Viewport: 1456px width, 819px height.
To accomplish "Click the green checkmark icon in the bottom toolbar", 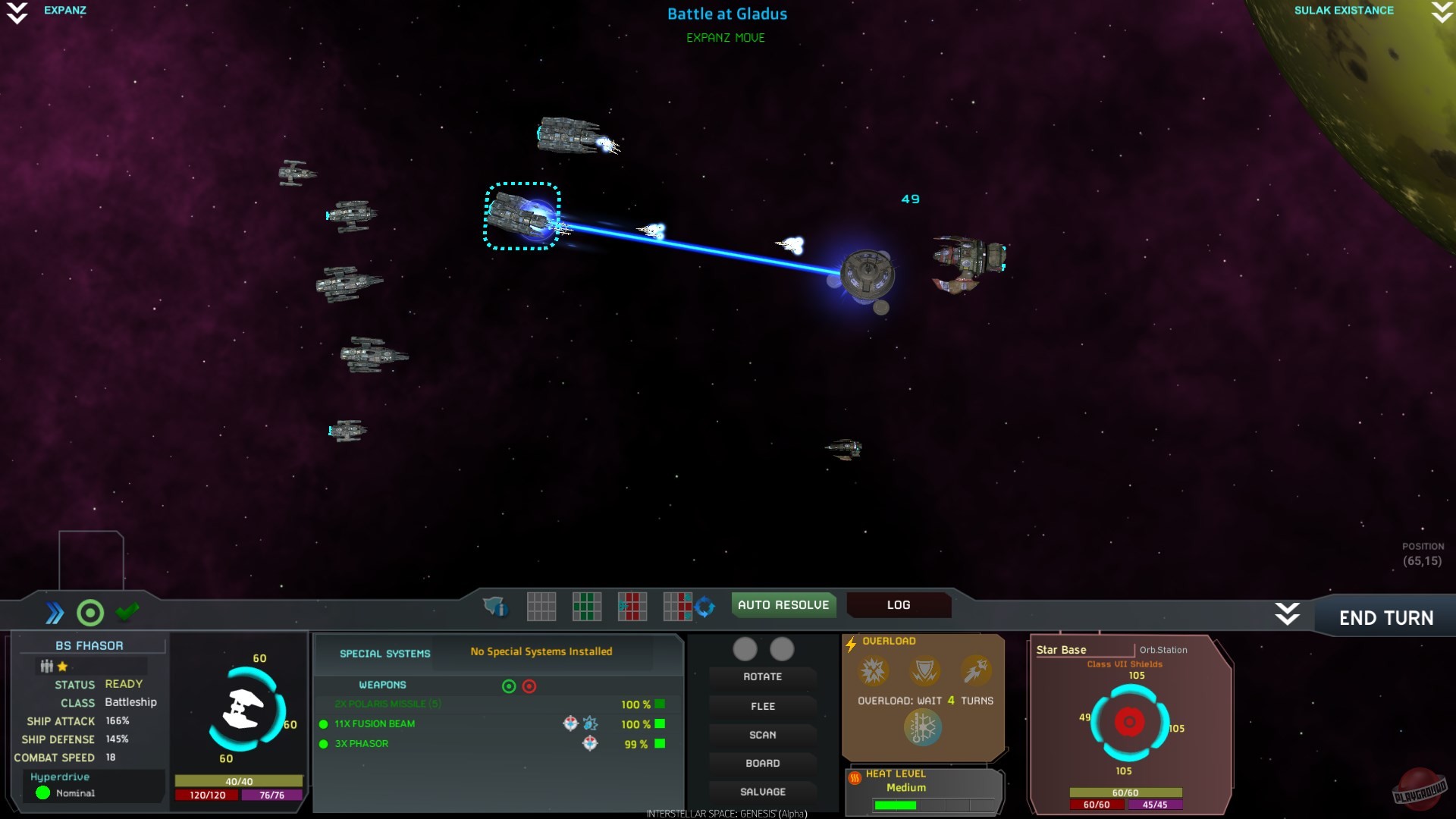I will [x=127, y=611].
